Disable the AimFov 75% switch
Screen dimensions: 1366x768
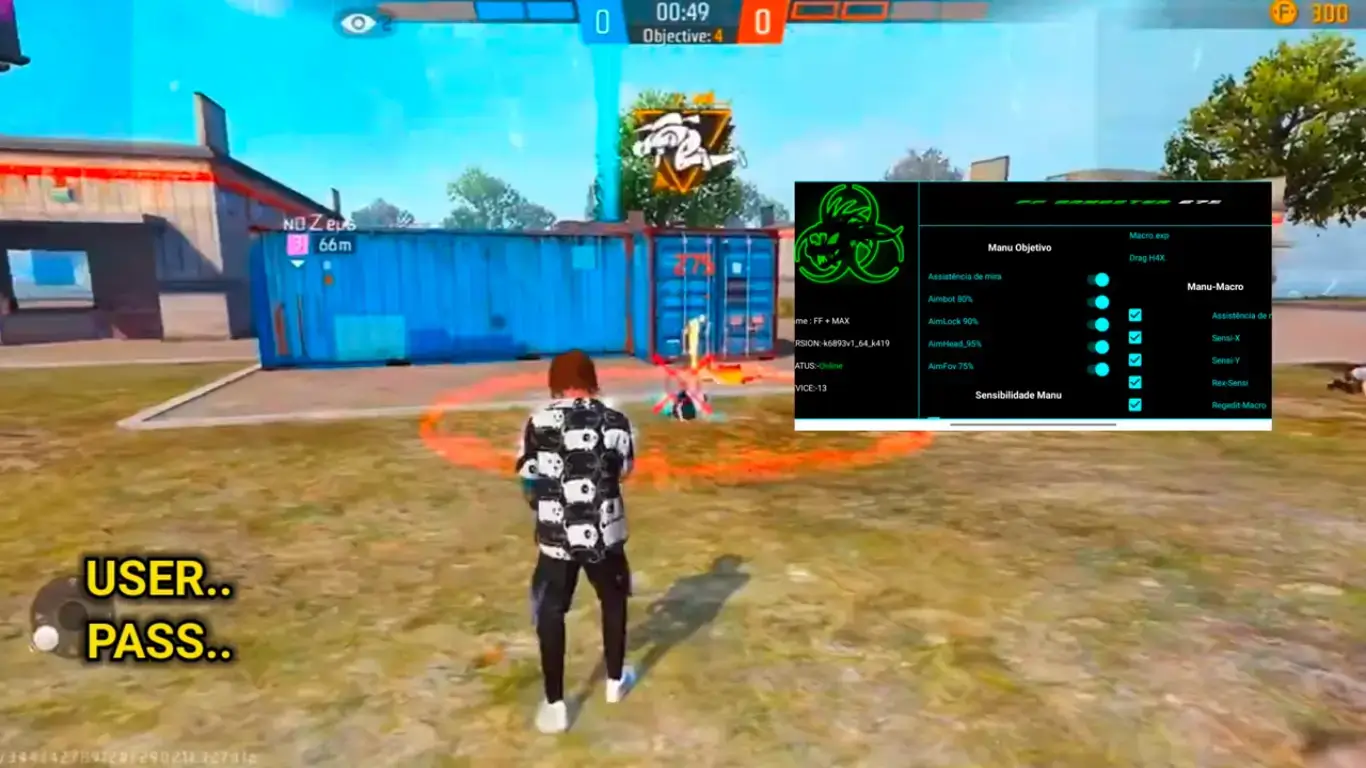pyautogui.click(x=1100, y=369)
